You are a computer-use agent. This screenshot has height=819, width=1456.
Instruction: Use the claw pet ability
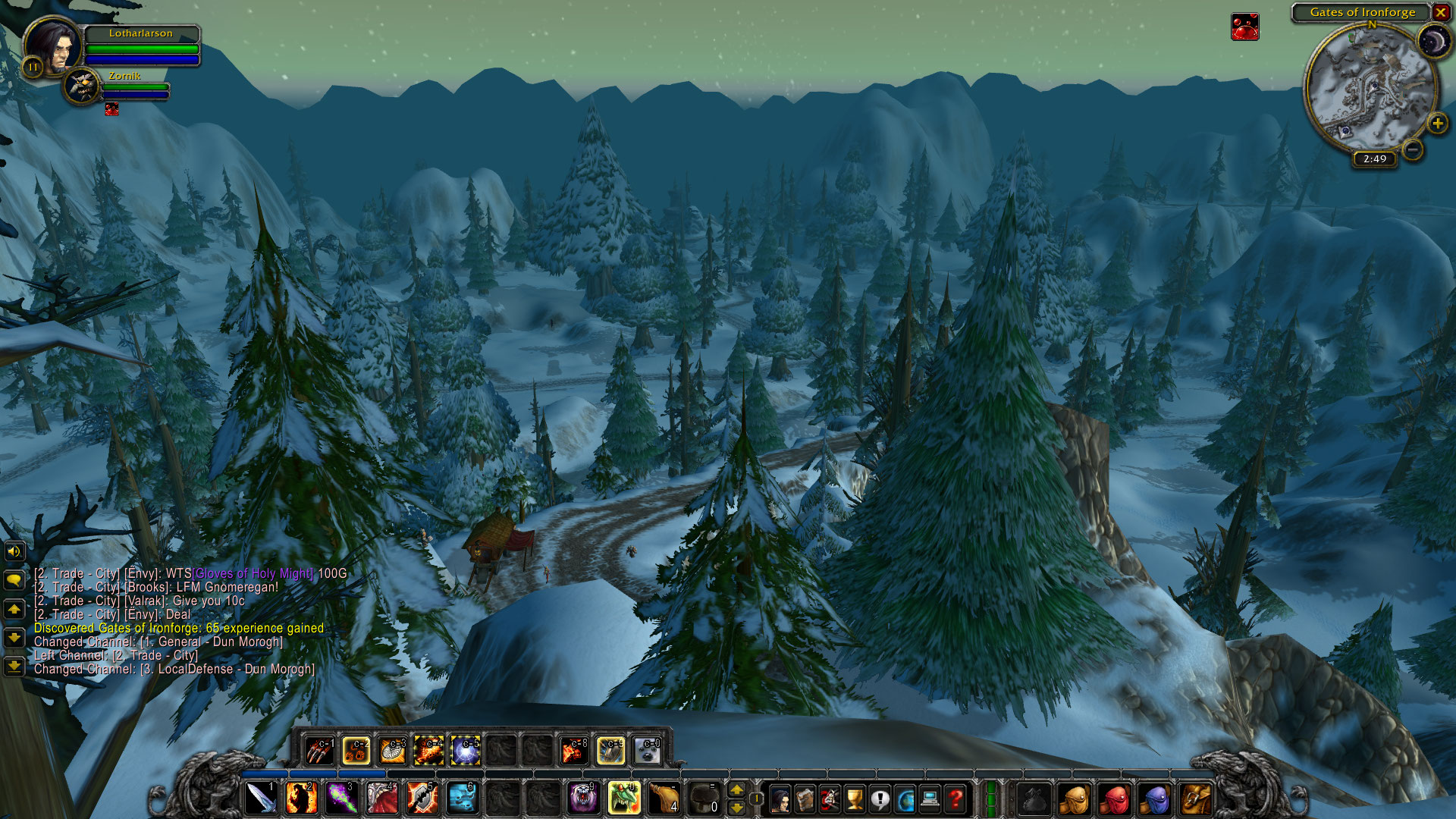(x=320, y=751)
